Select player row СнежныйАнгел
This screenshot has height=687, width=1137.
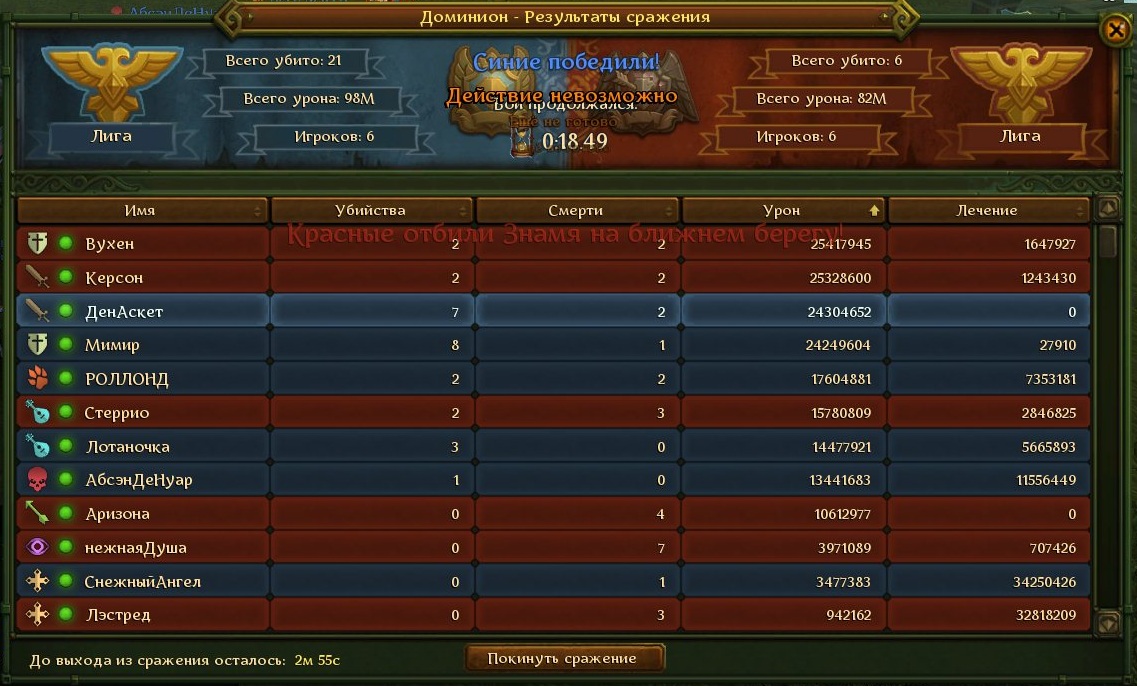pos(143,582)
